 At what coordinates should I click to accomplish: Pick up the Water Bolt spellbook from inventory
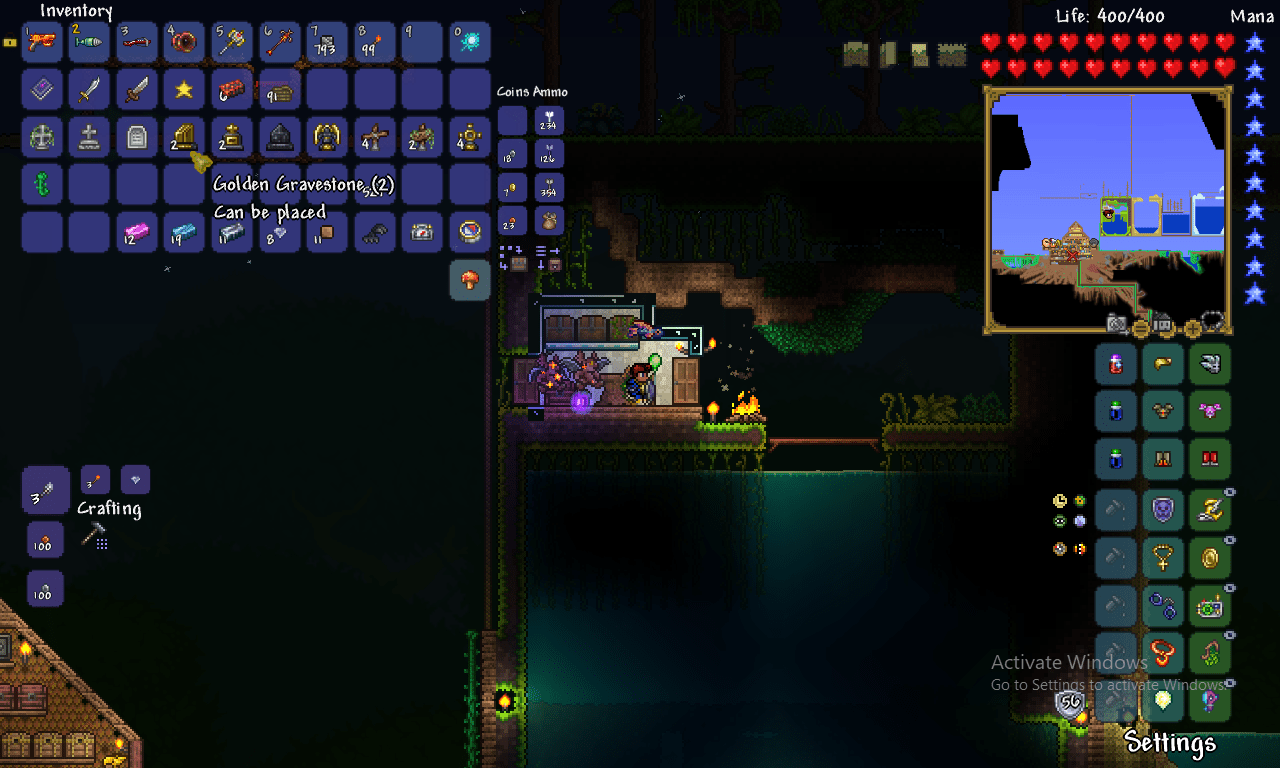(42, 89)
